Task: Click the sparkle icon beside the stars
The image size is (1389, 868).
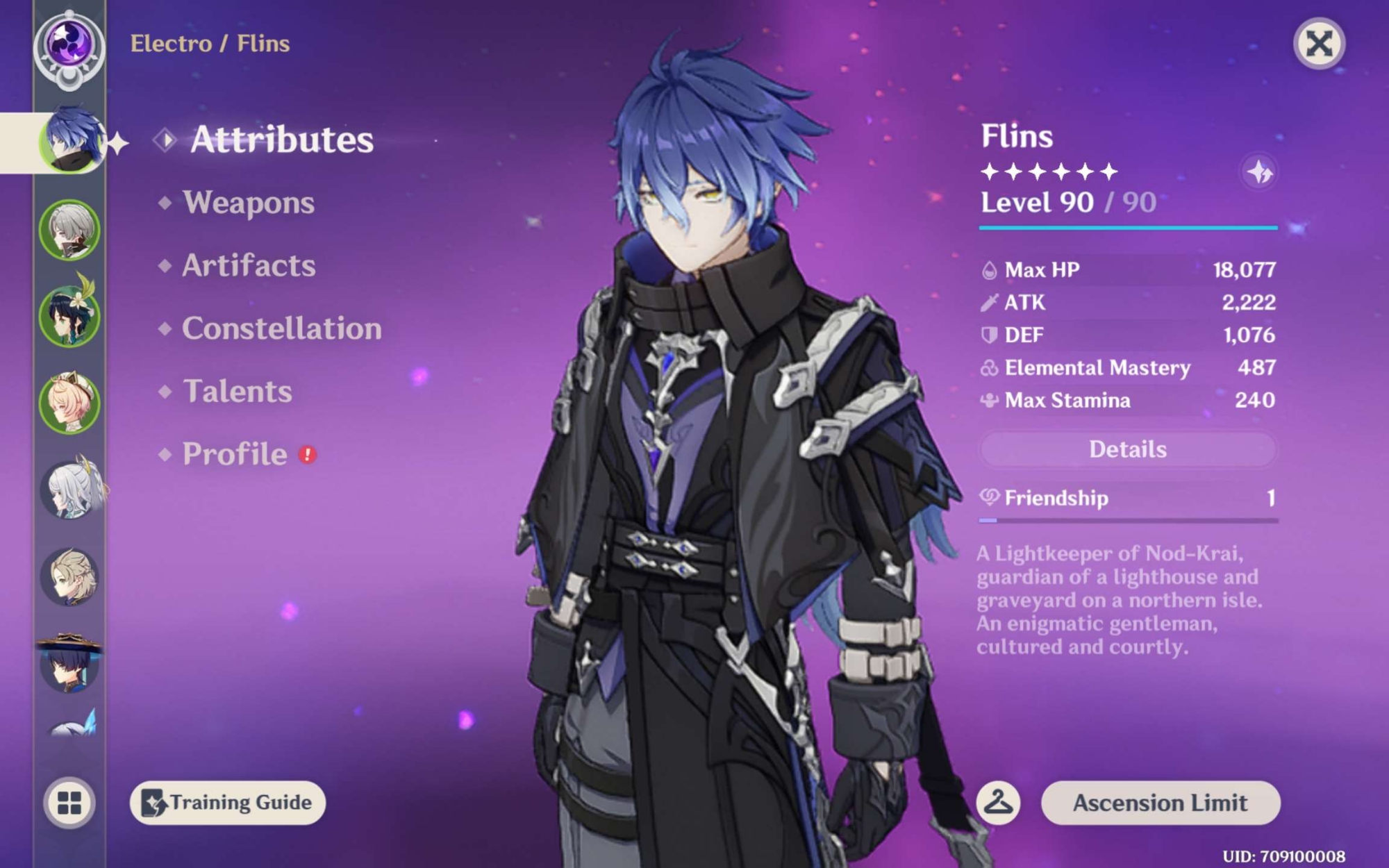Action: click(x=1258, y=172)
